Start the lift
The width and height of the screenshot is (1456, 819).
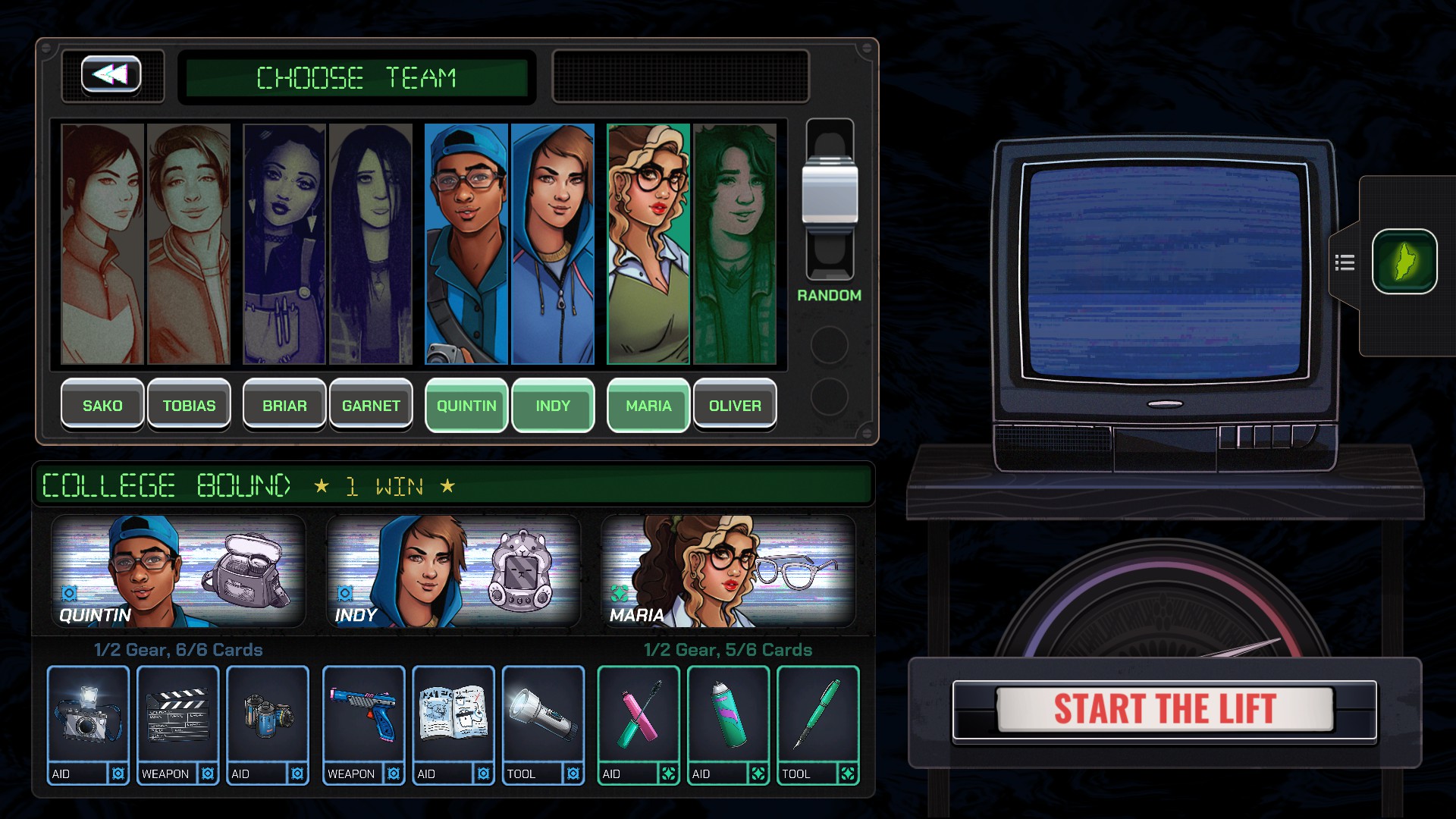pos(1165,710)
